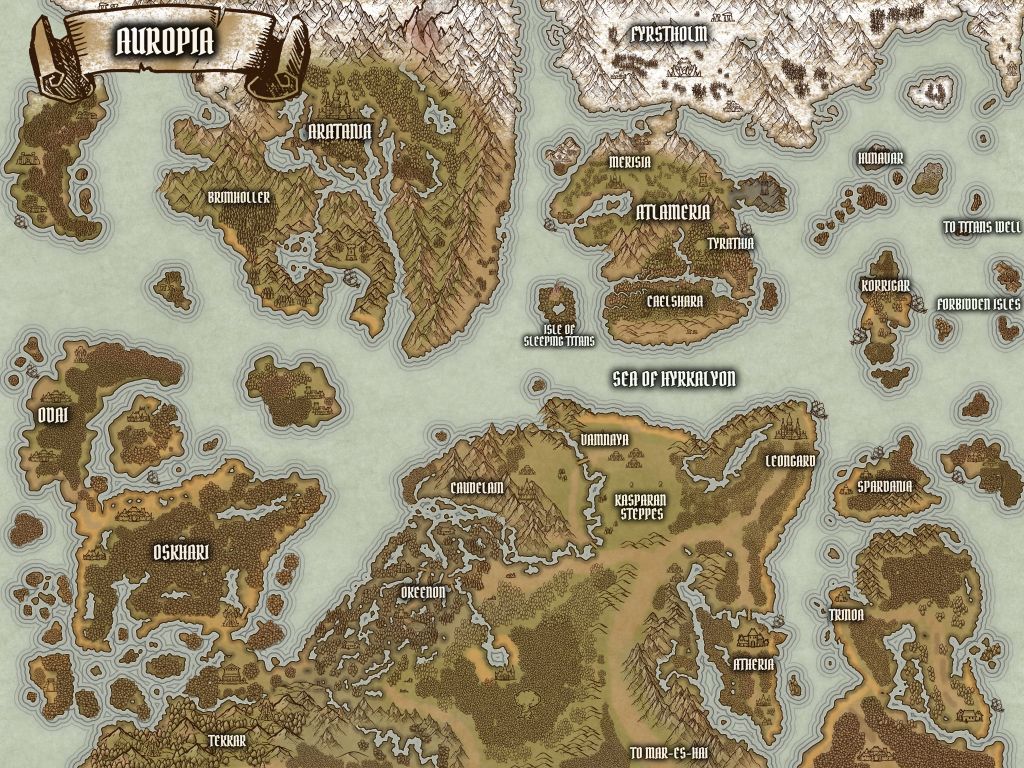Choose the Forbidden Isles label

[978, 304]
